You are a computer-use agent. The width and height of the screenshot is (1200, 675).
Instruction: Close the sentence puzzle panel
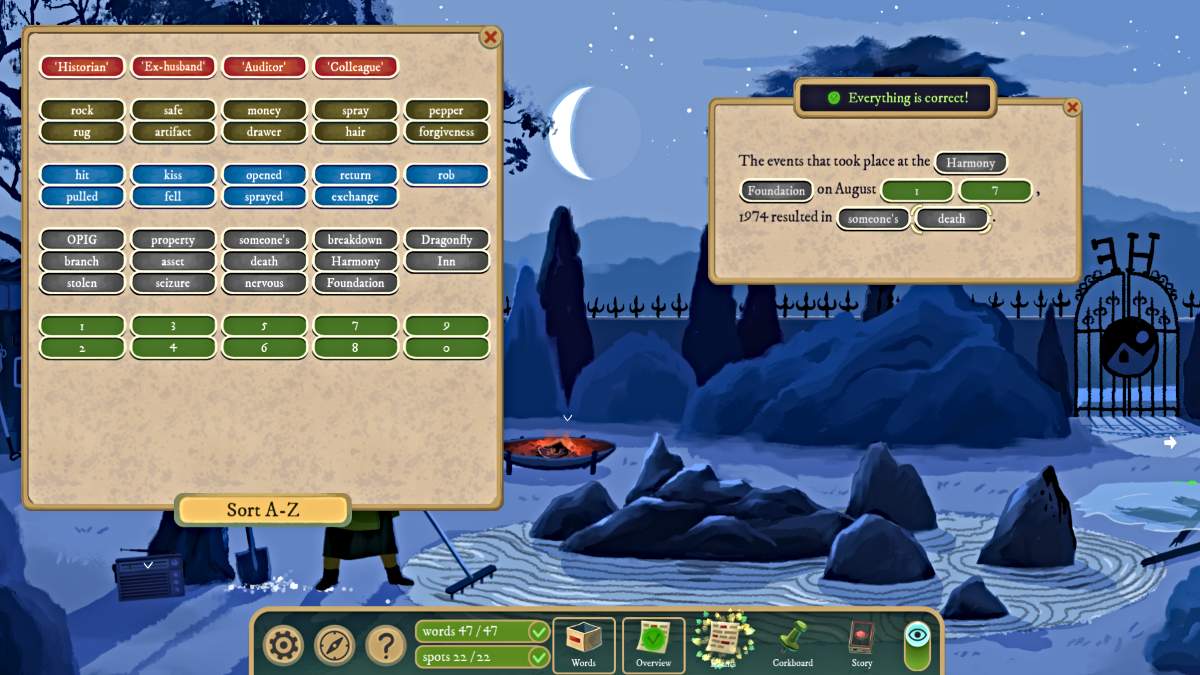[1072, 107]
